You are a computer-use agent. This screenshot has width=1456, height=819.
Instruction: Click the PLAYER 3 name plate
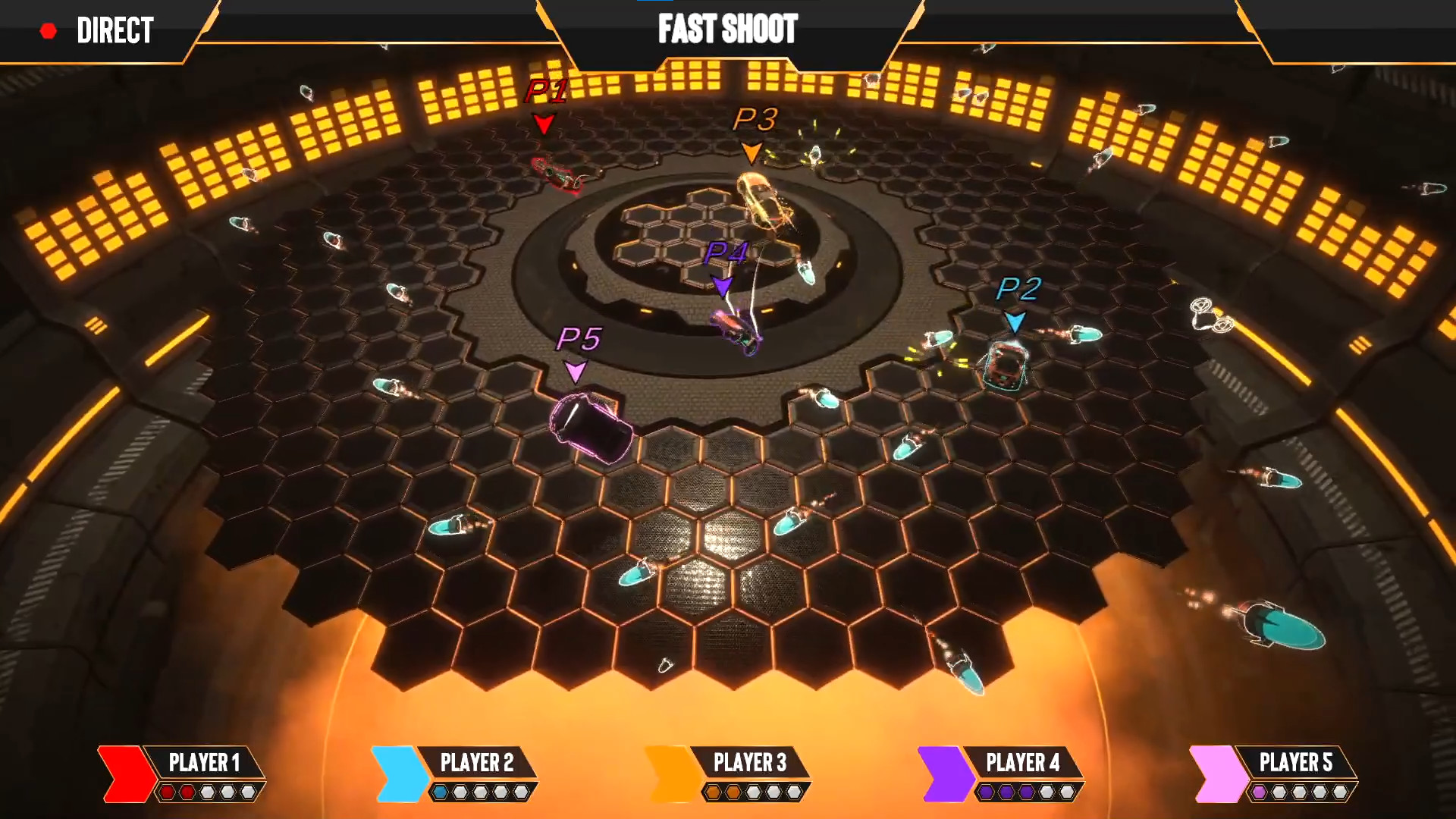point(749,763)
